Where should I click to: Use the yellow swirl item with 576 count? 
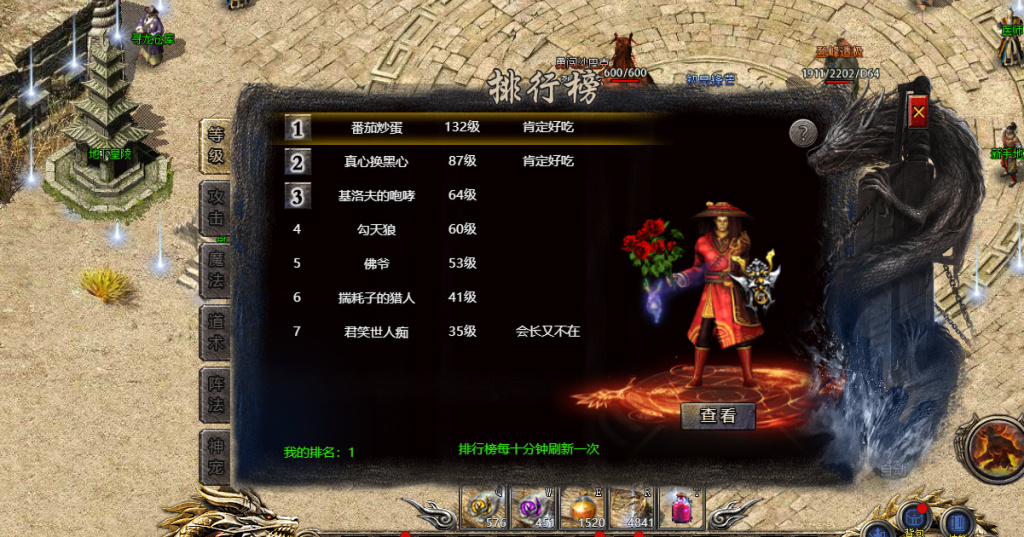pyautogui.click(x=483, y=509)
